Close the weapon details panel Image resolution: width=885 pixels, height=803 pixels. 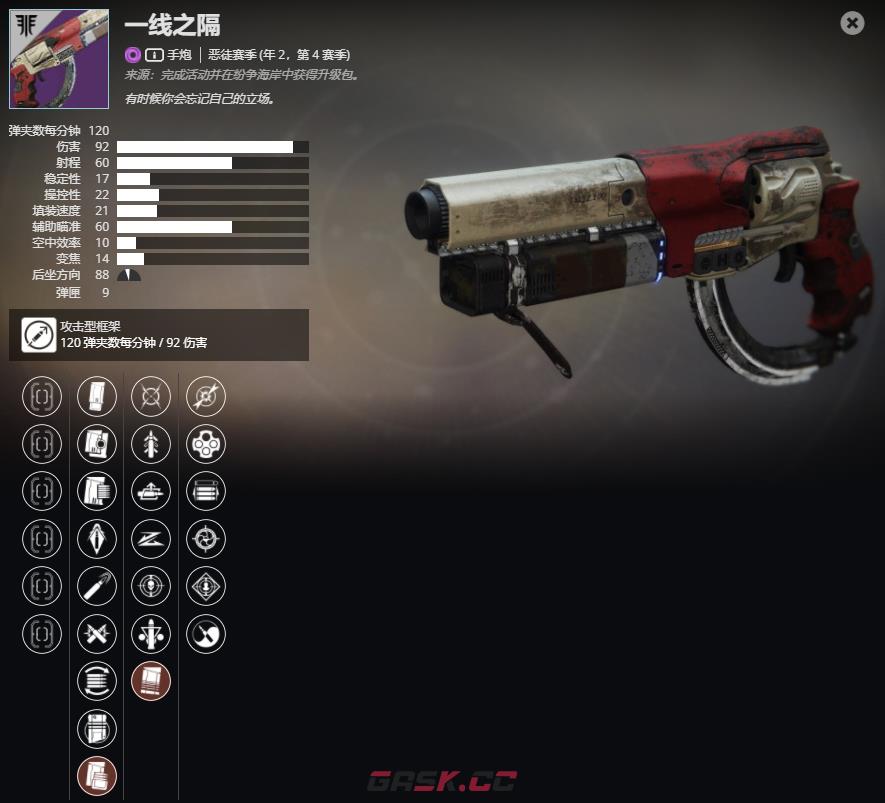point(852,22)
